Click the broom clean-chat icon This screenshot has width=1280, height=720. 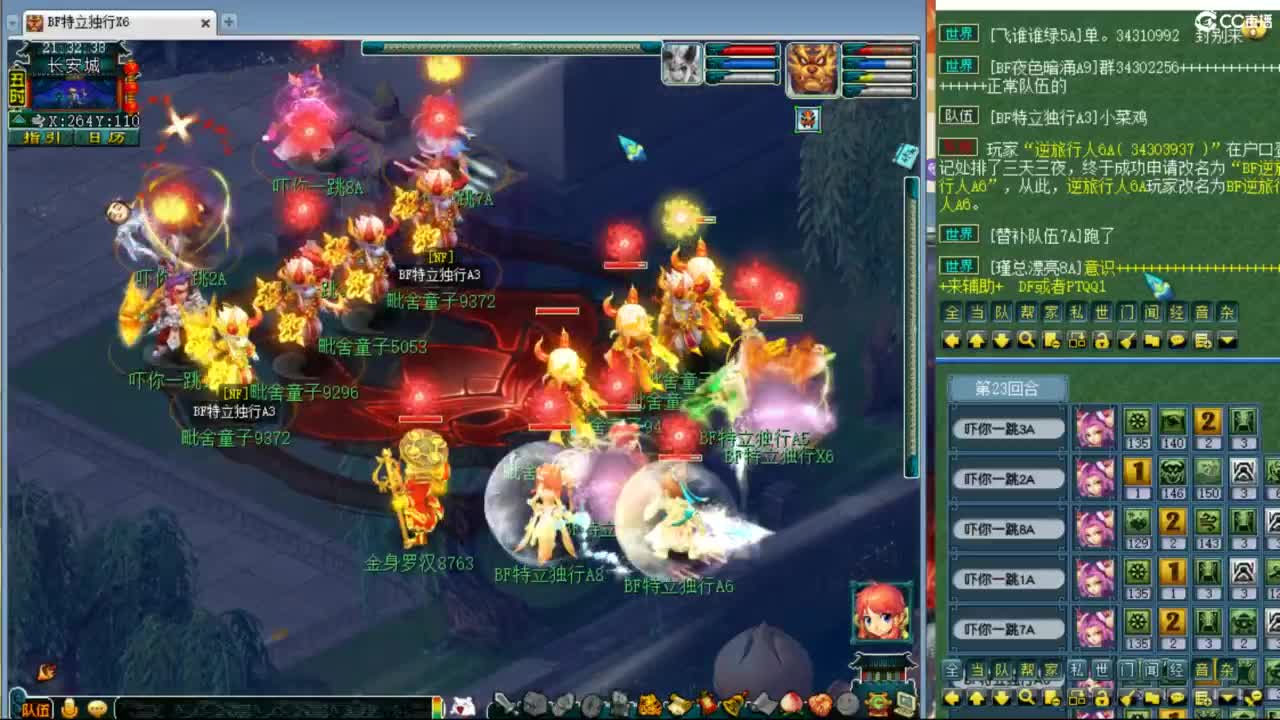tap(1127, 341)
